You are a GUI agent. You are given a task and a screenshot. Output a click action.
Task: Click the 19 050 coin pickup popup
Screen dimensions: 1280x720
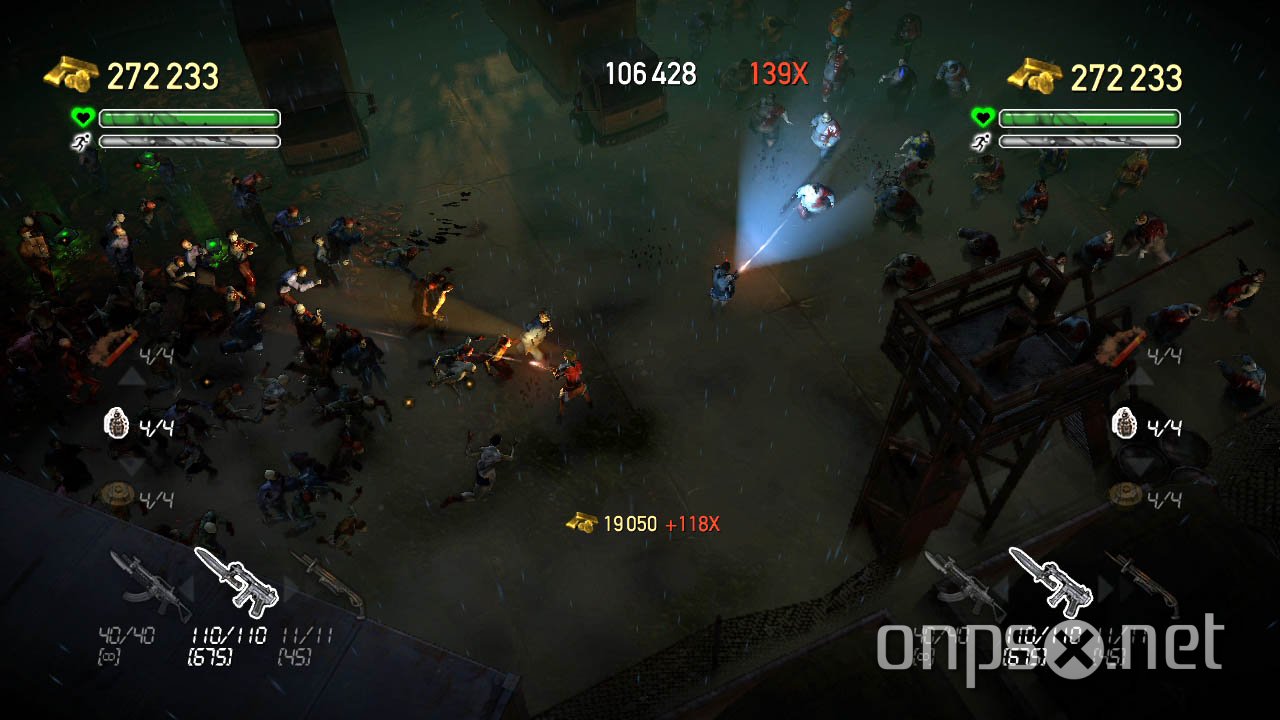(628, 522)
